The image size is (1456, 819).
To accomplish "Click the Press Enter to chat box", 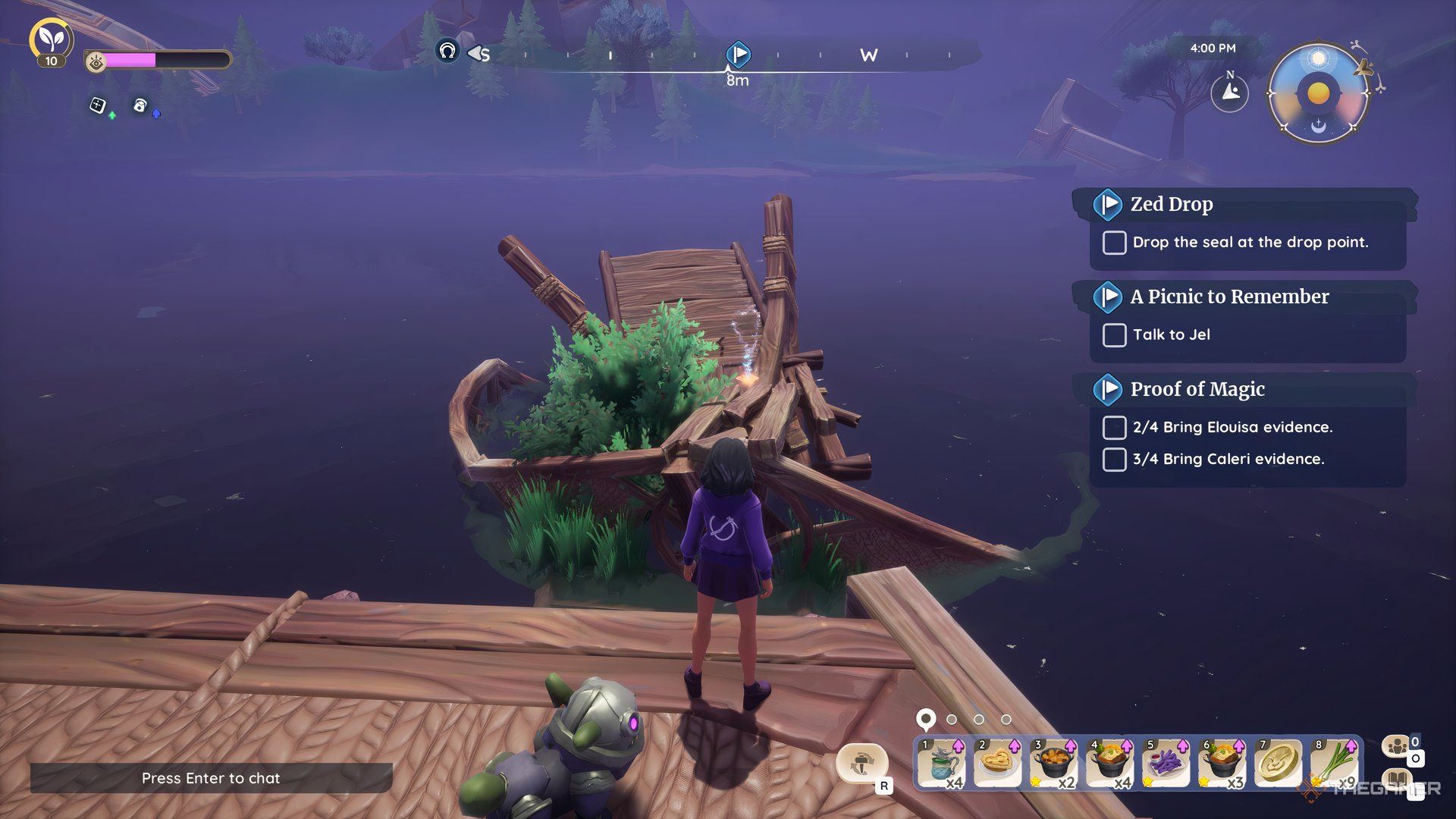I will [x=211, y=778].
